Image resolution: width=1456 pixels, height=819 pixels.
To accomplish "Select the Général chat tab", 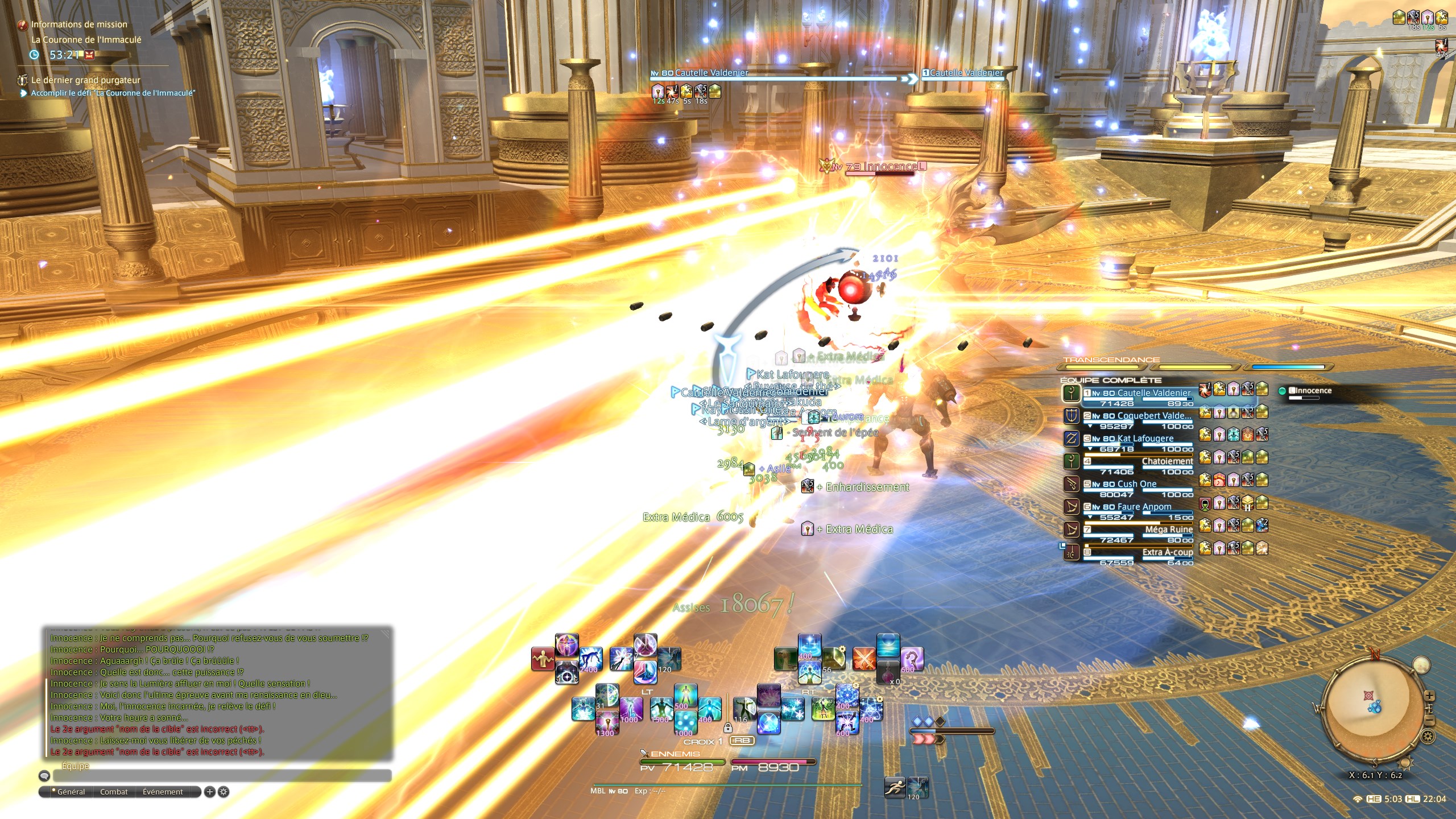I will point(71,792).
